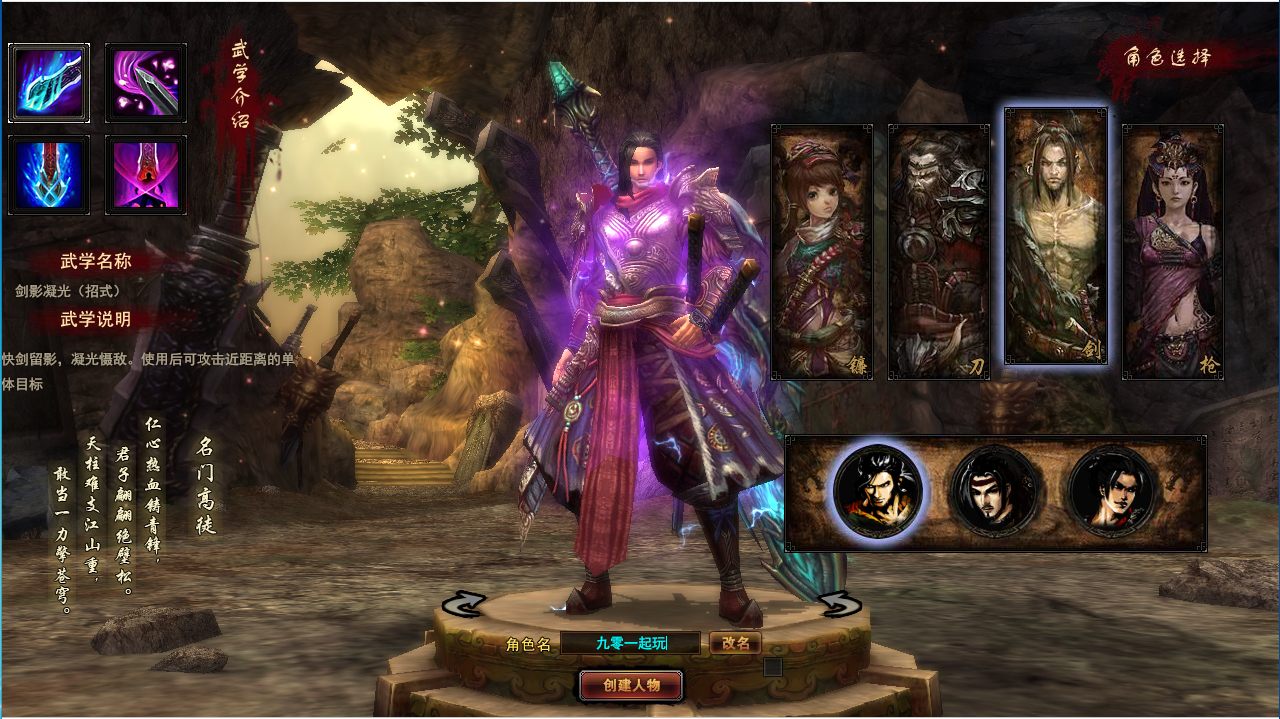
Task: Select the pink sword meditation skill icon
Action: point(146,175)
